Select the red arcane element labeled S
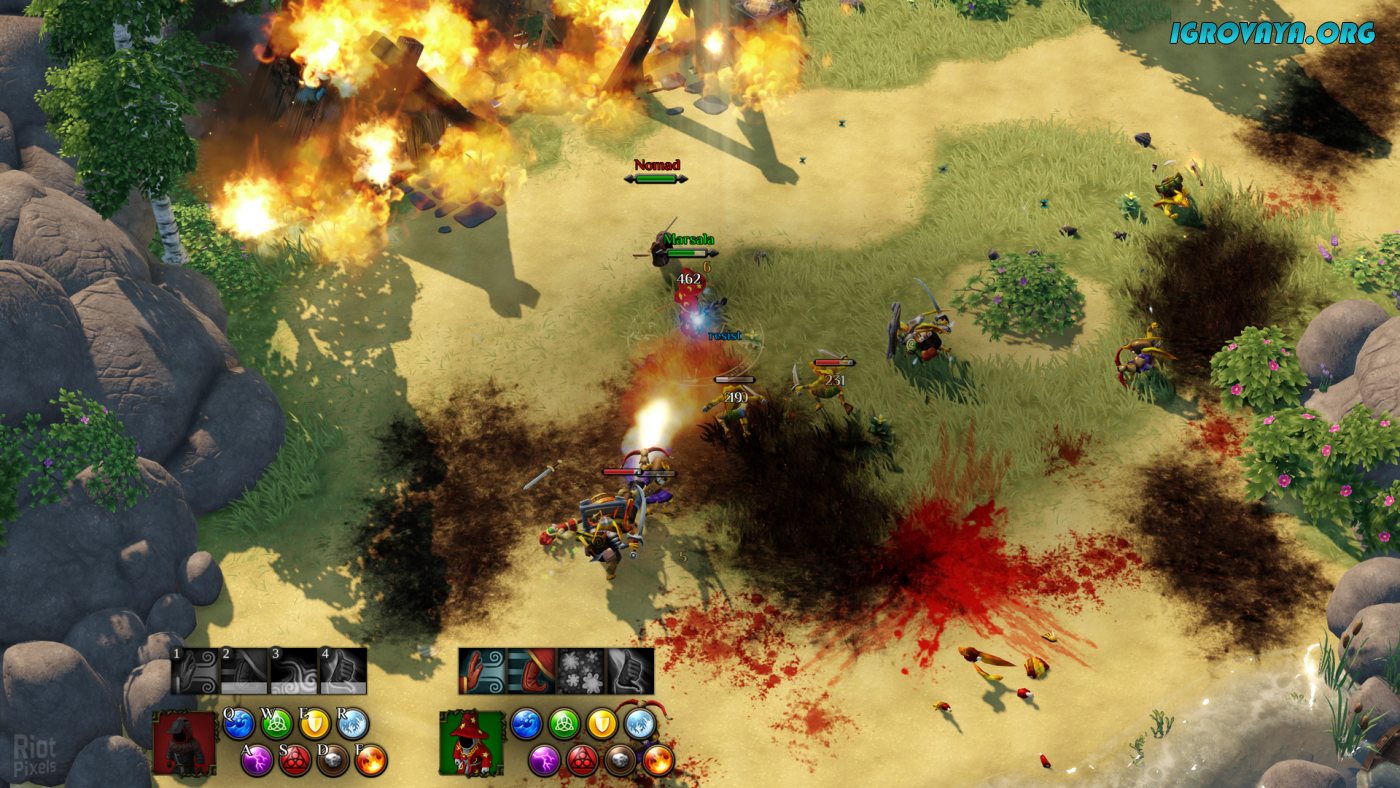 [295, 761]
